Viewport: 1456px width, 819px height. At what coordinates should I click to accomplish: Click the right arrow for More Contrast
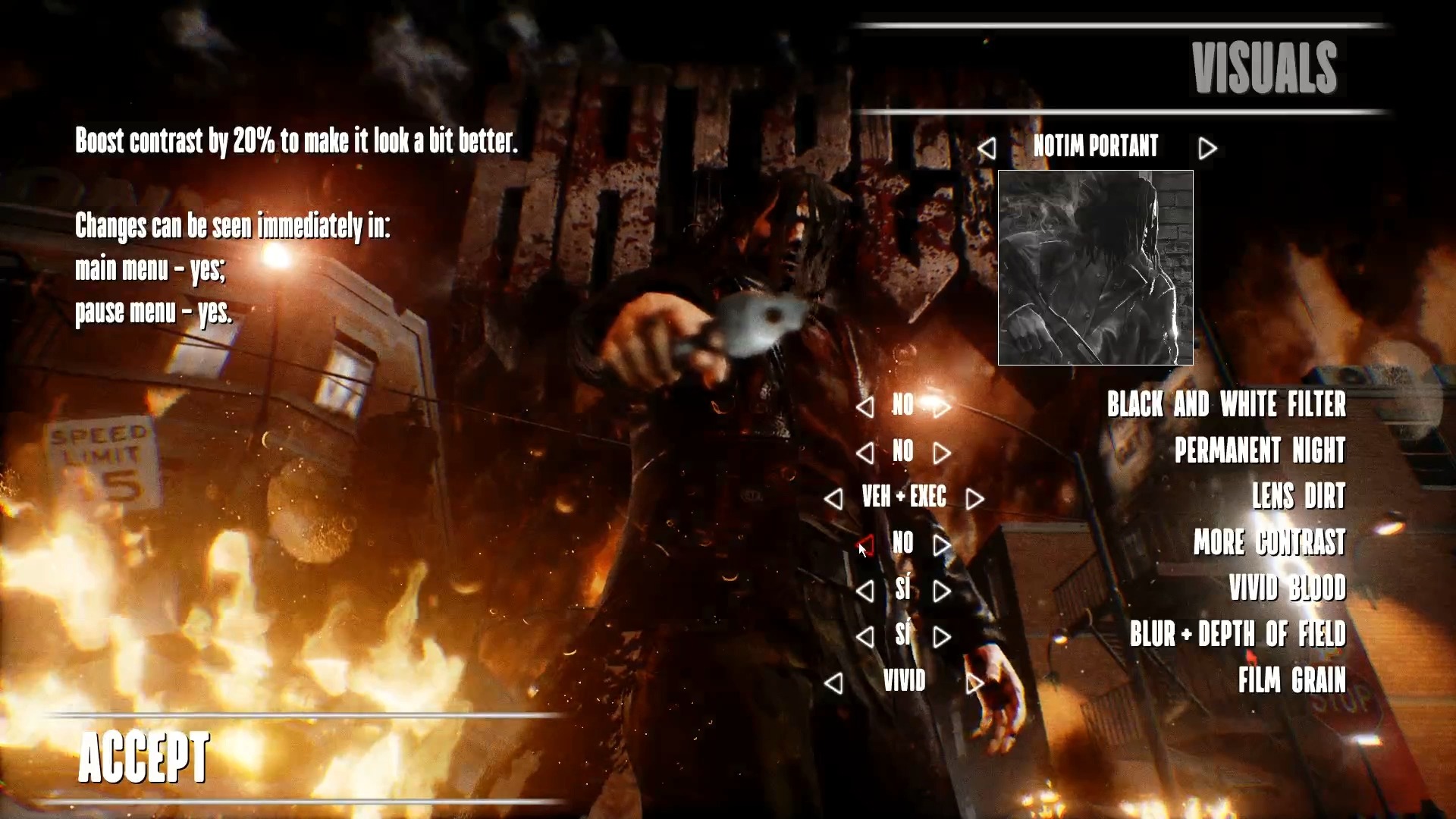(x=942, y=545)
